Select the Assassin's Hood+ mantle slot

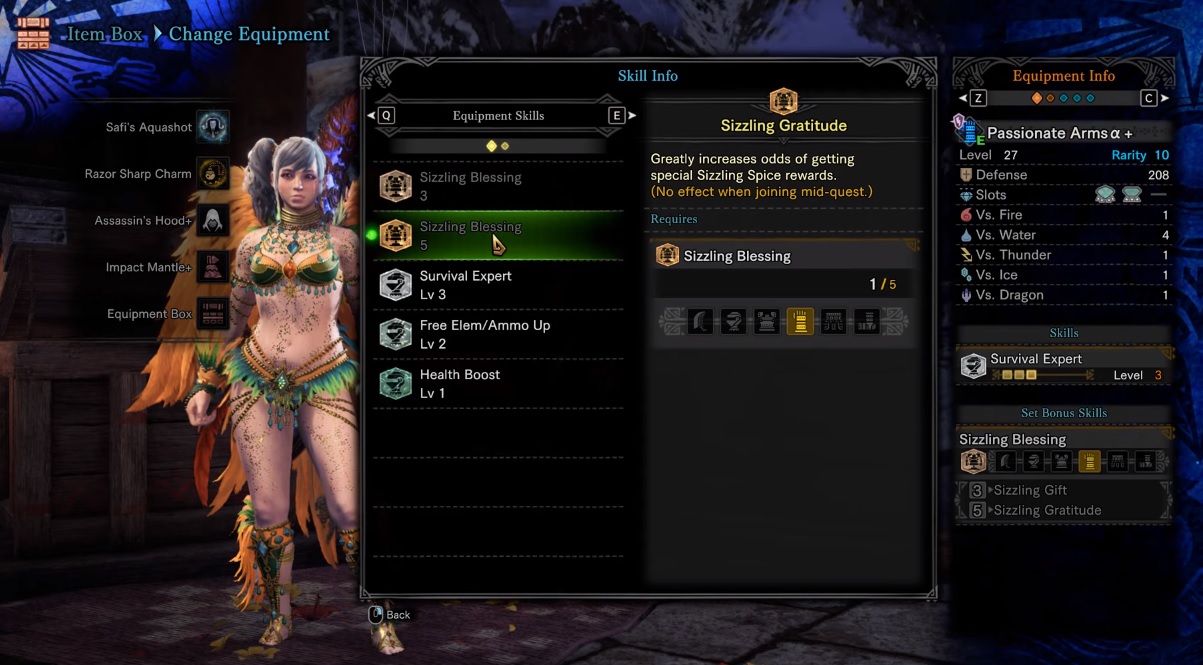[x=212, y=221]
